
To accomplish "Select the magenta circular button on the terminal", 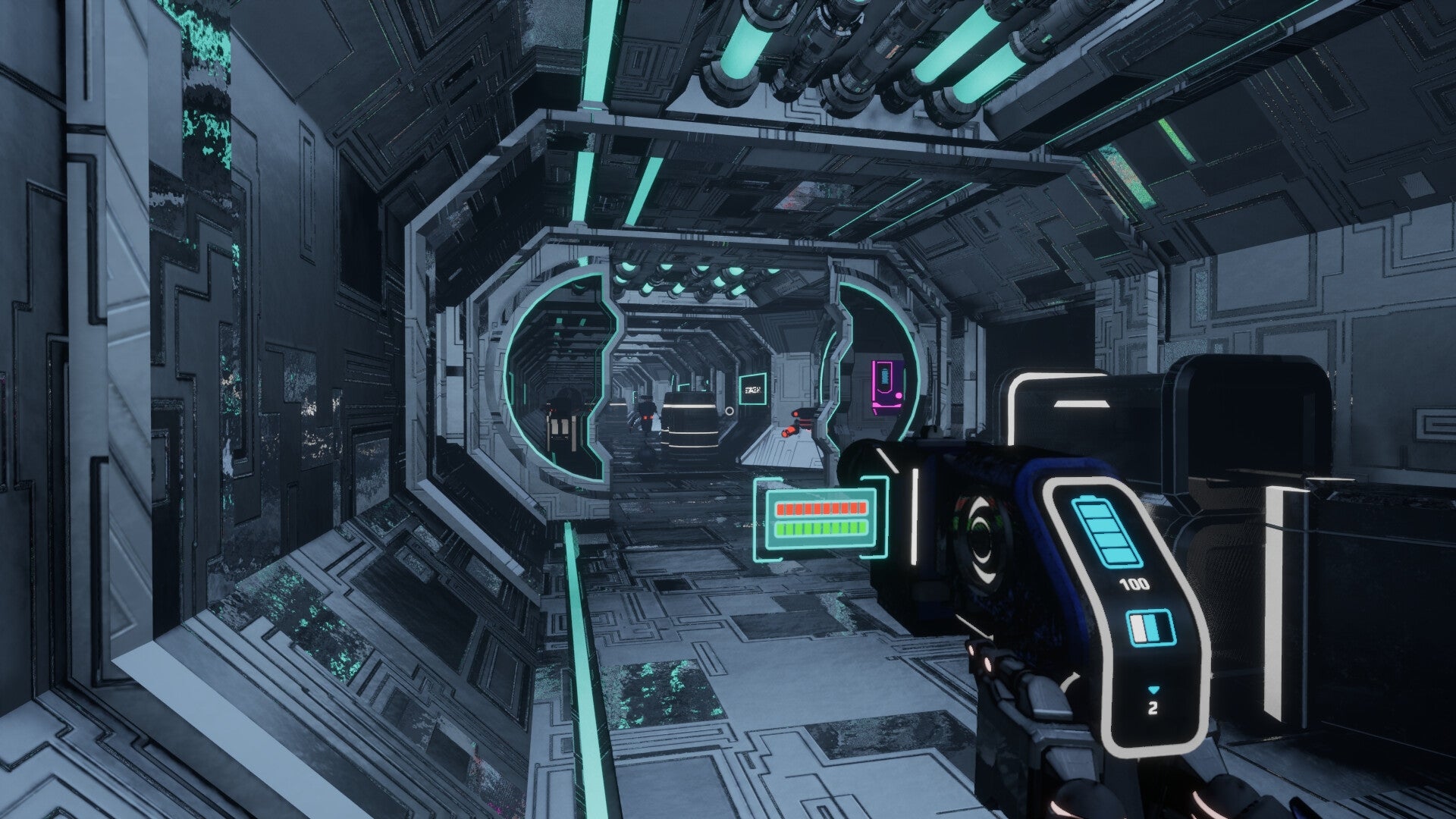I will point(899,397).
